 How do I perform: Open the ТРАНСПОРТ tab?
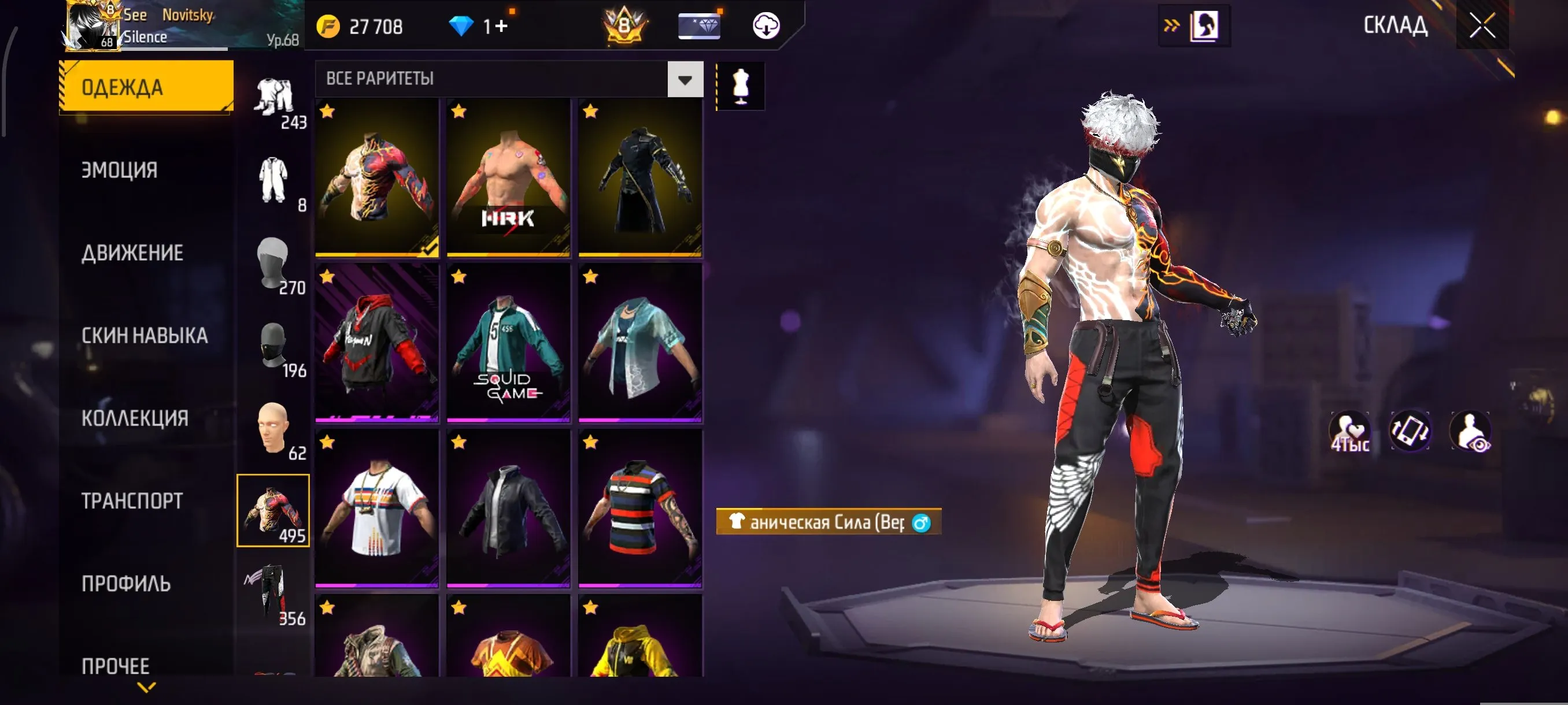(131, 500)
